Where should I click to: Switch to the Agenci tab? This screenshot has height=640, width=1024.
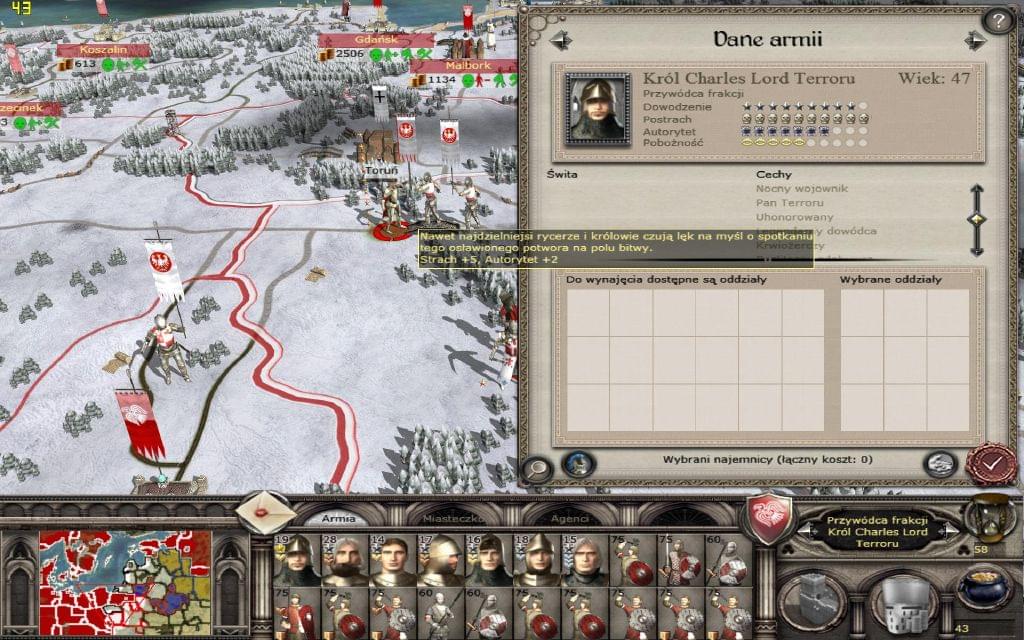[568, 519]
